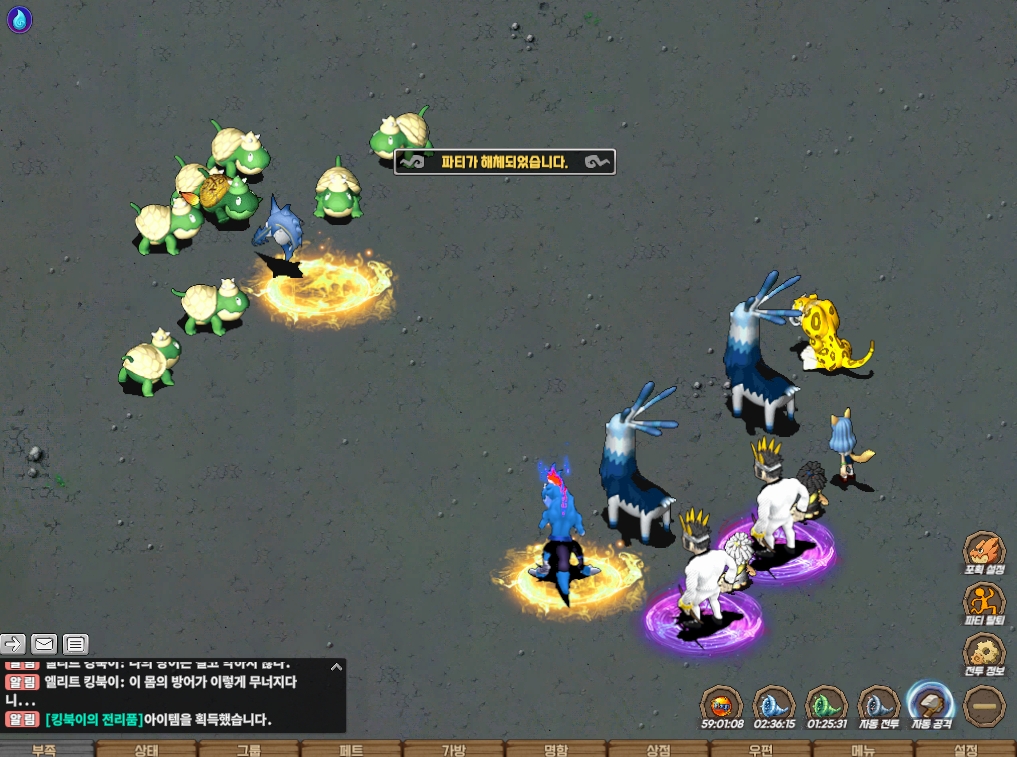
Task: Open the 페트 pet menu
Action: tap(351, 749)
